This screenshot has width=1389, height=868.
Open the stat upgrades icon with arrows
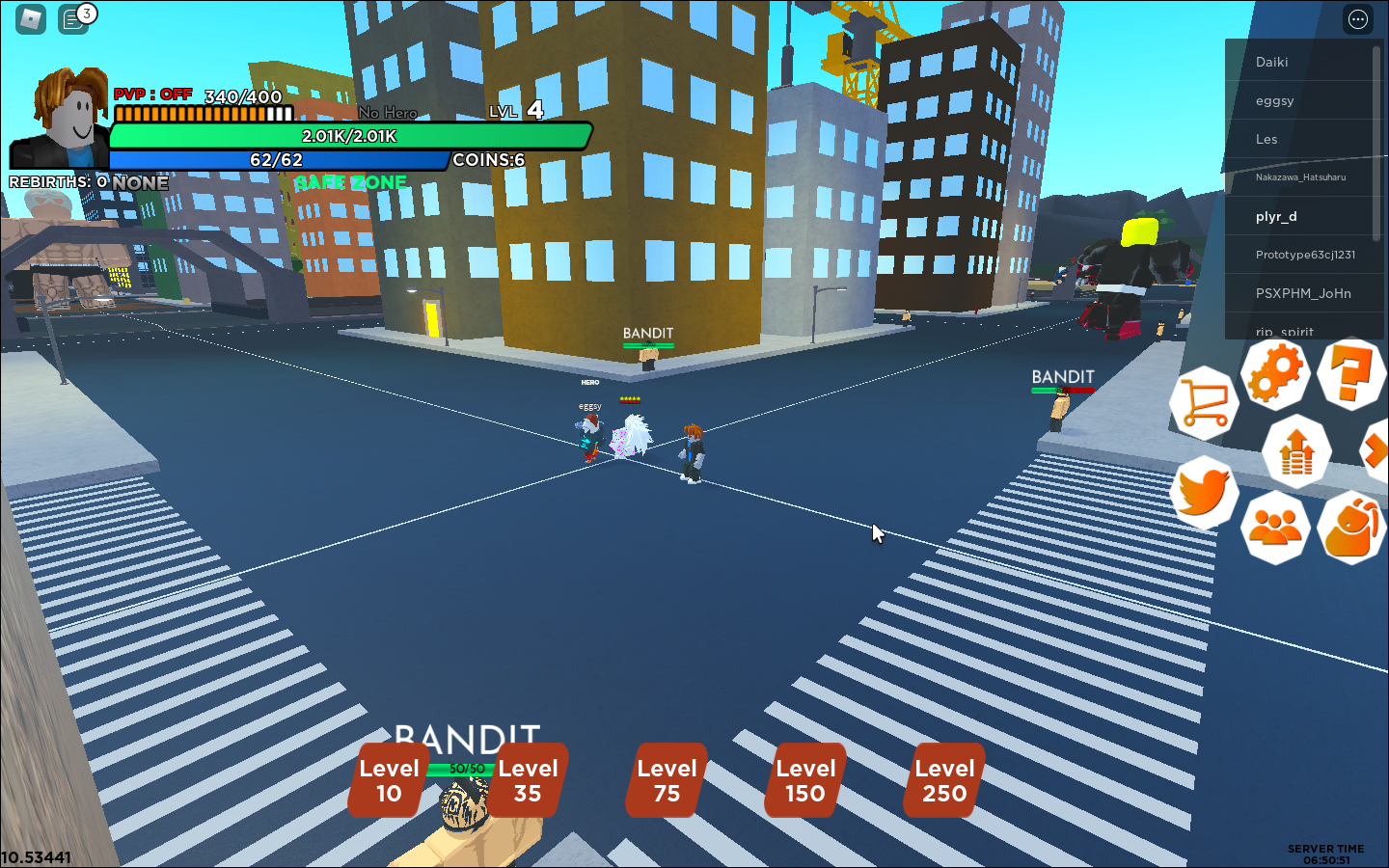point(1296,450)
